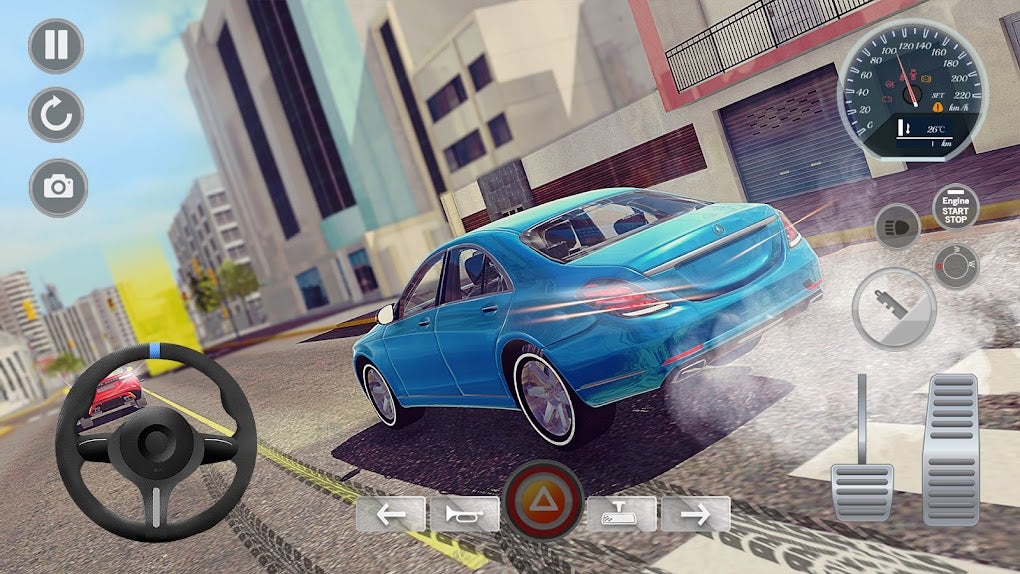
Task: Pause the game
Action: click(x=56, y=46)
